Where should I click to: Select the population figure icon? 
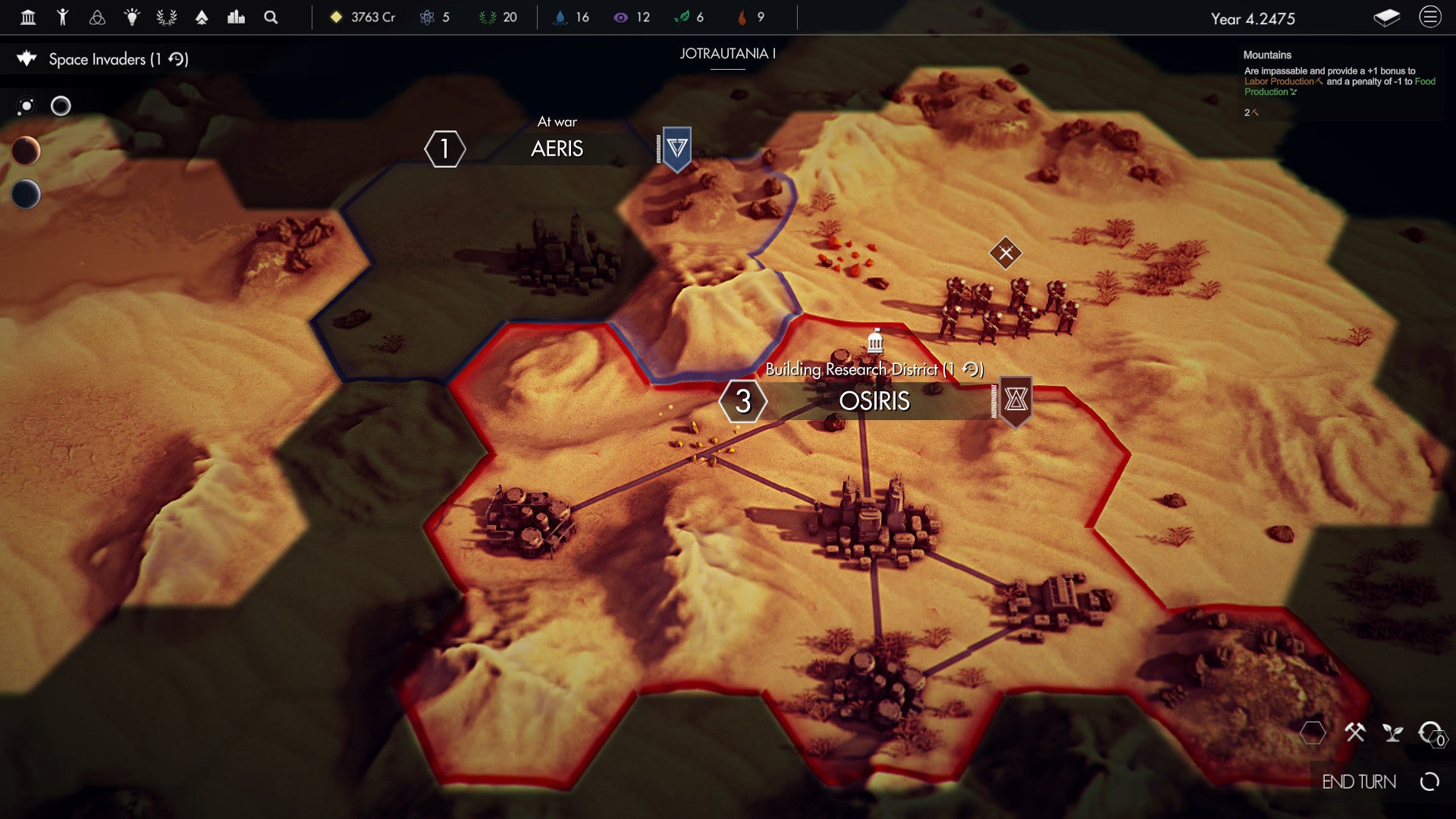click(x=64, y=17)
